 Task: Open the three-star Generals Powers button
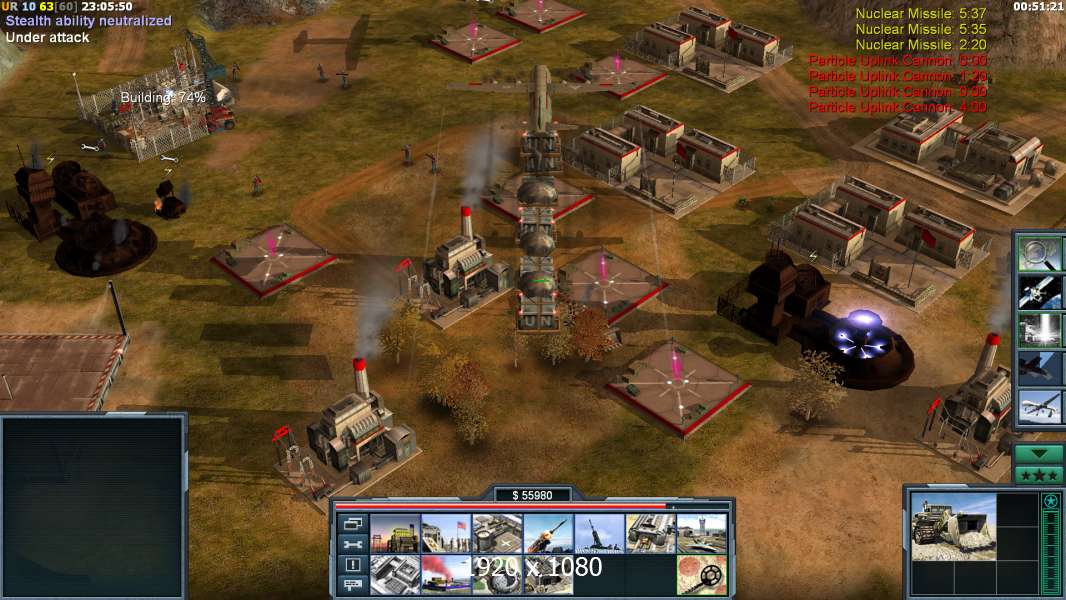(x=1039, y=475)
